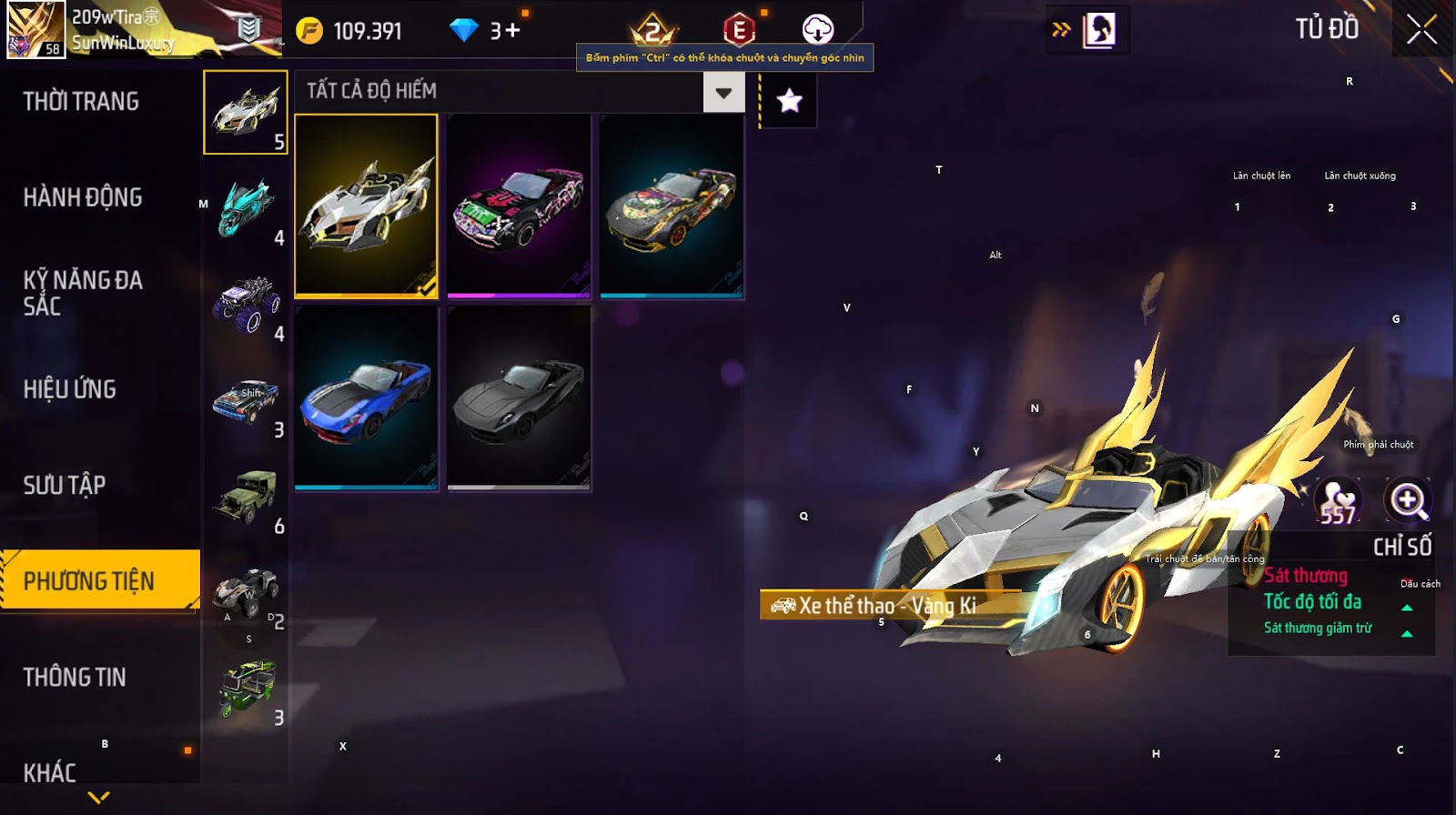This screenshot has height=815, width=1456.
Task: Select the Phương Tiện tab
Action: (x=89, y=580)
